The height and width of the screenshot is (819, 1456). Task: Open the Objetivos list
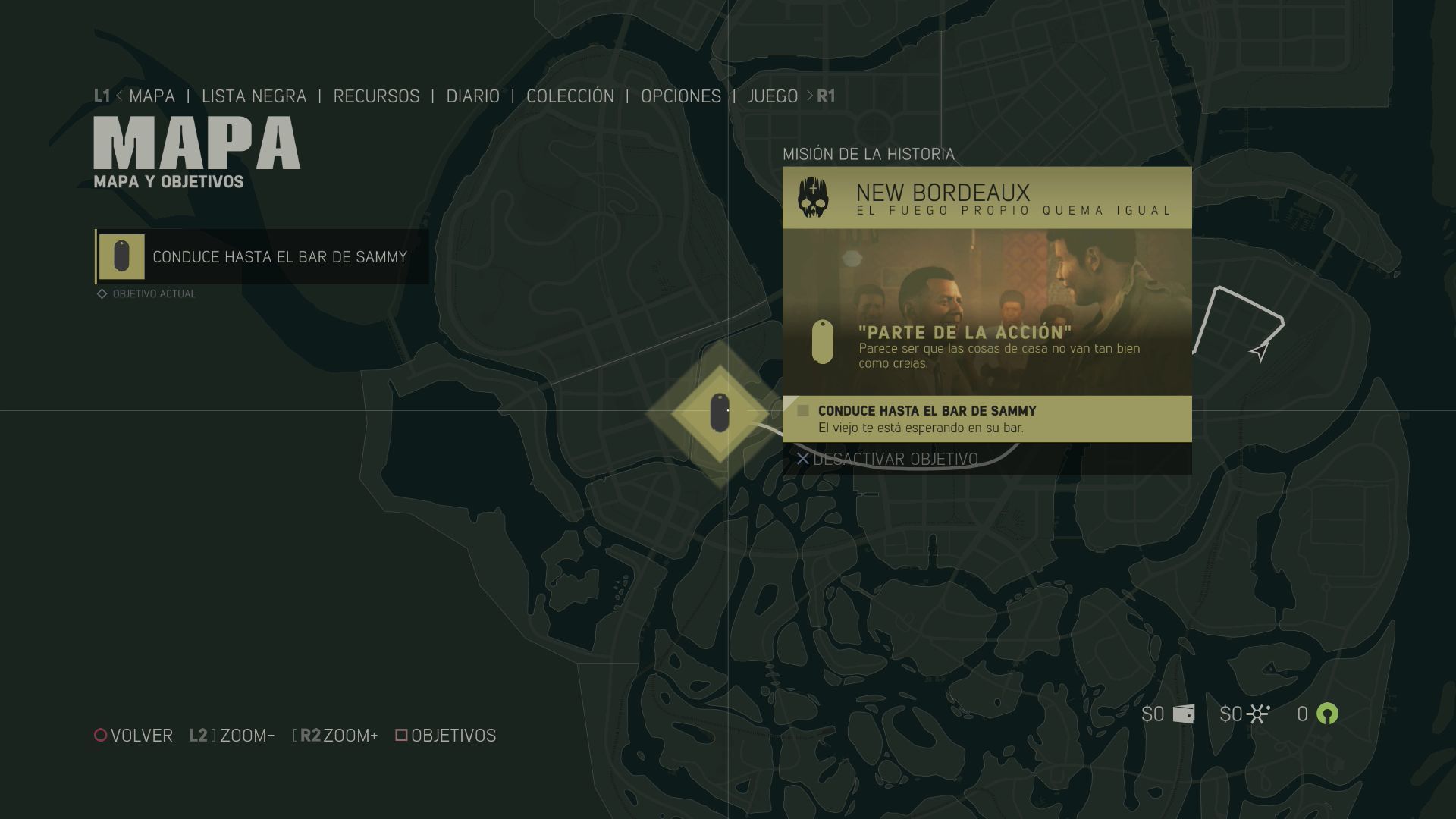coord(446,736)
